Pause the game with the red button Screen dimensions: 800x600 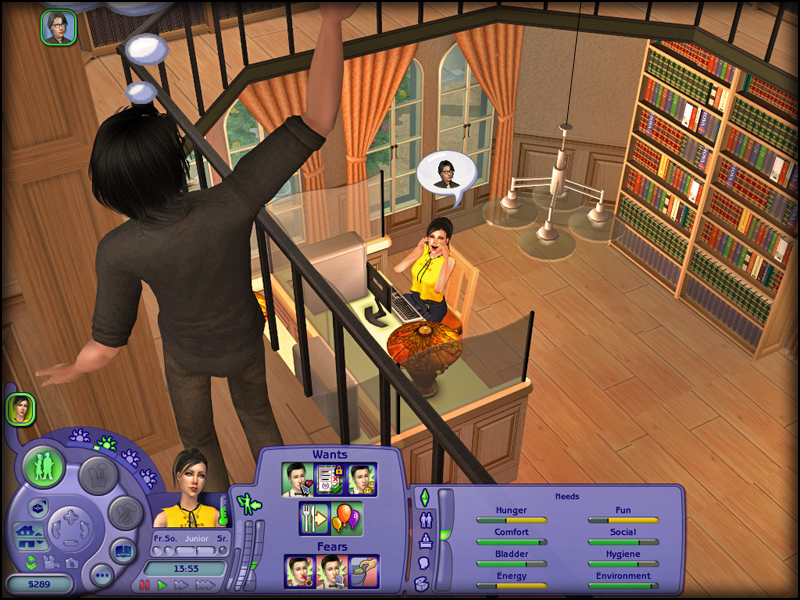[144, 585]
